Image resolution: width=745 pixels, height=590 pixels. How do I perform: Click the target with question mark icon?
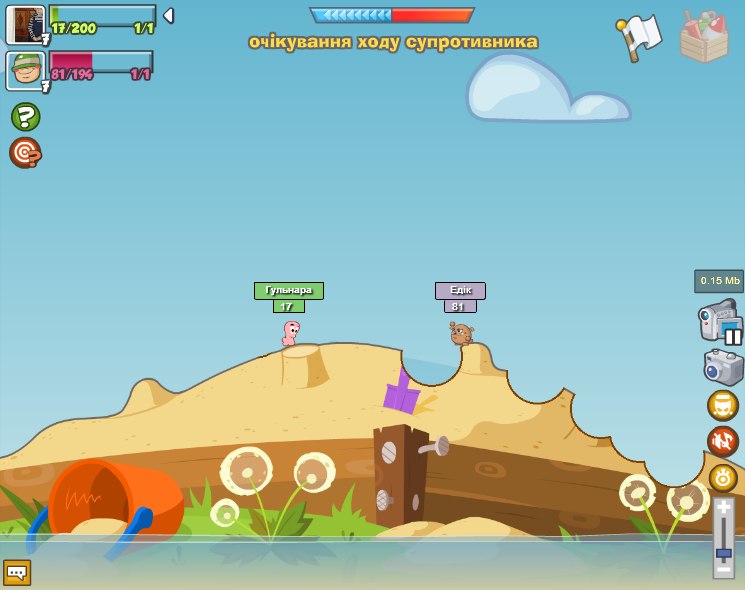[x=25, y=152]
